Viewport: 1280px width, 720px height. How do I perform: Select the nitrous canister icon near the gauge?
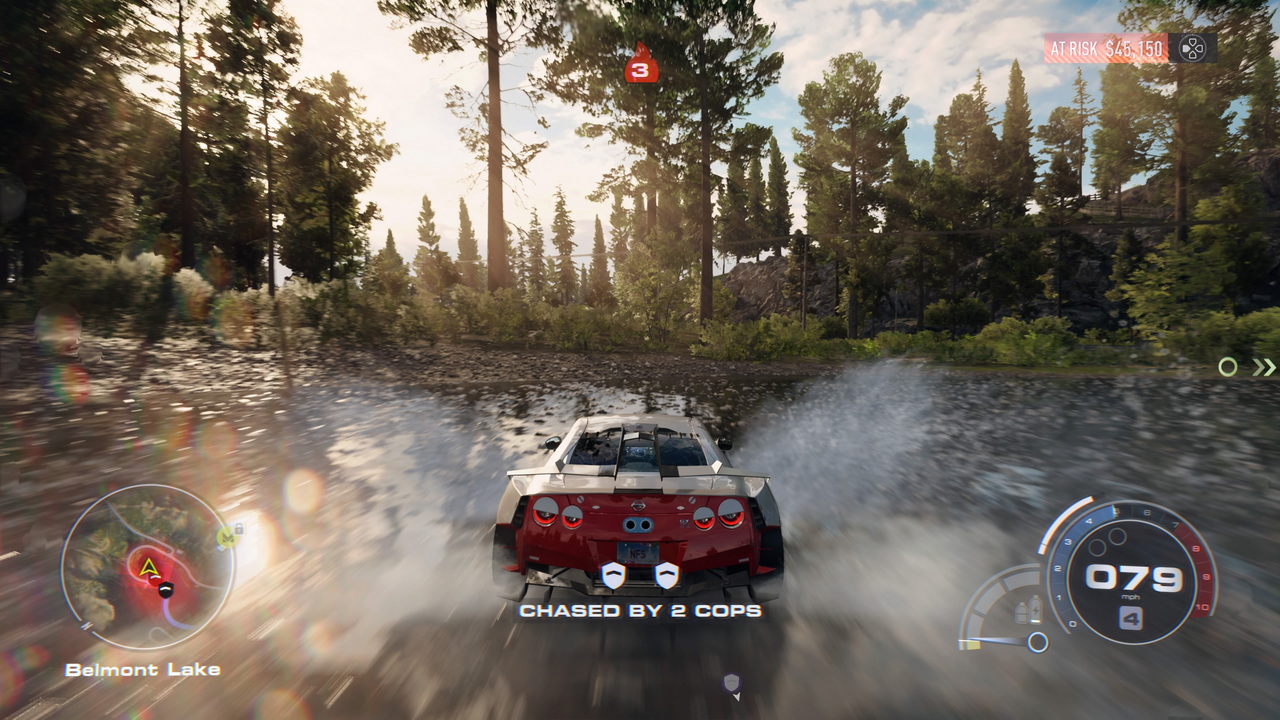tap(1035, 609)
